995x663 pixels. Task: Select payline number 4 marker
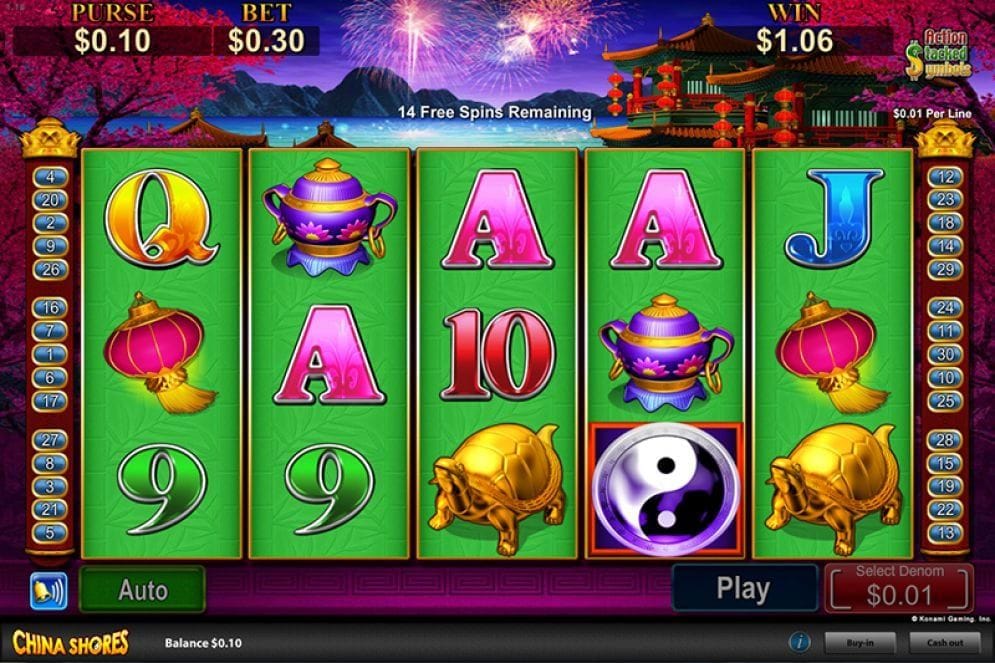pyautogui.click(x=50, y=177)
